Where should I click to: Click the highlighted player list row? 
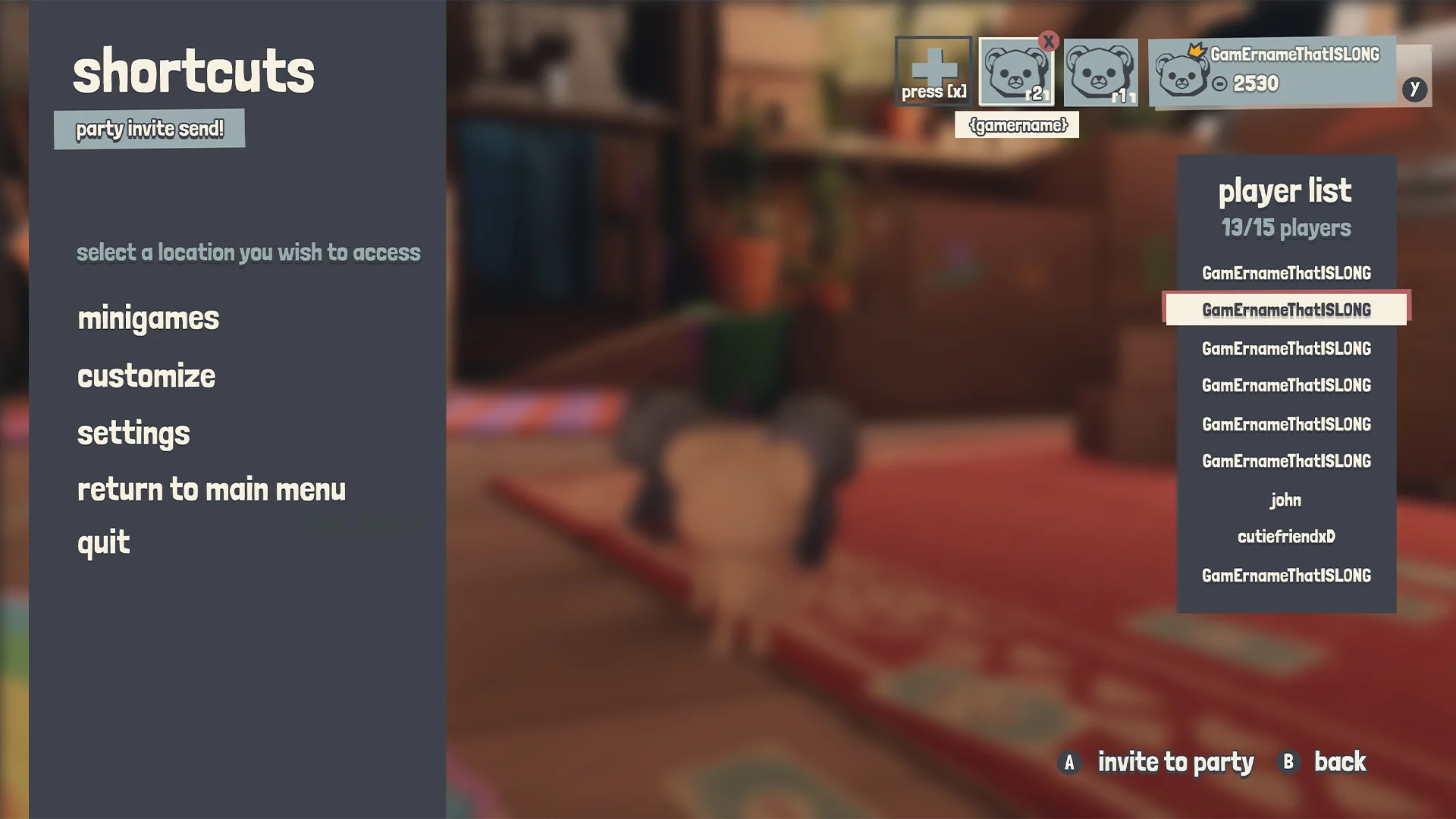(x=1286, y=310)
